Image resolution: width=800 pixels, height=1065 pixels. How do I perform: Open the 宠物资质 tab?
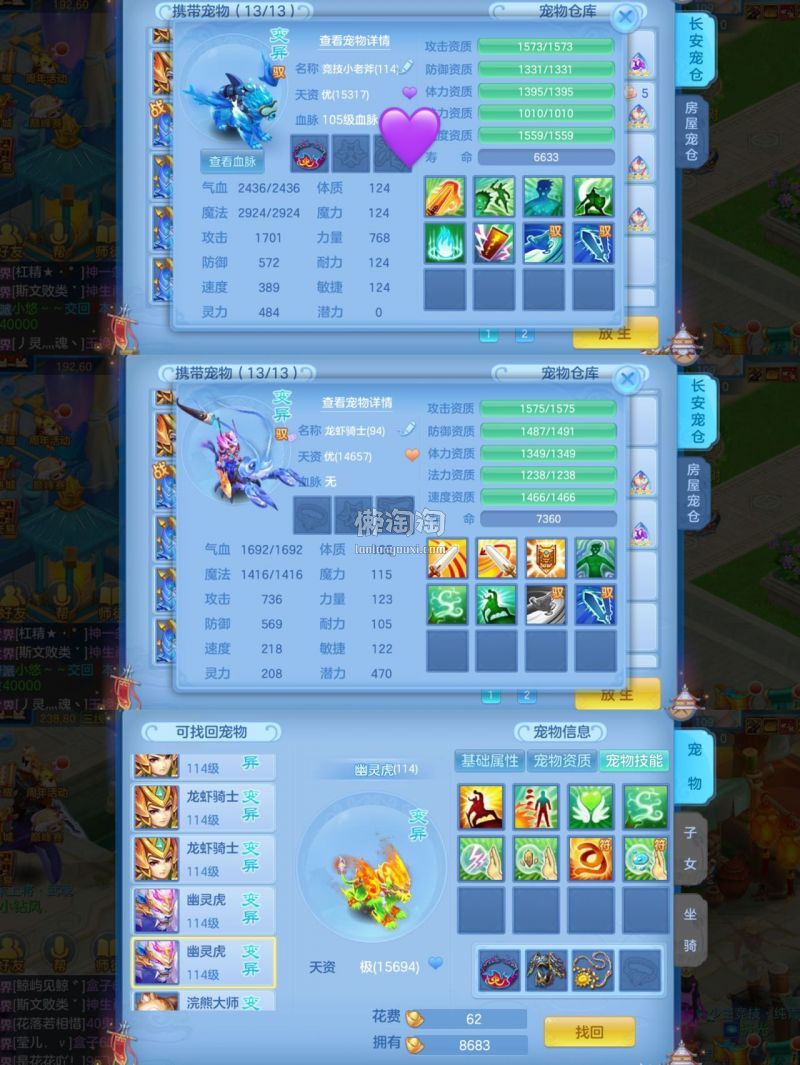coord(561,761)
